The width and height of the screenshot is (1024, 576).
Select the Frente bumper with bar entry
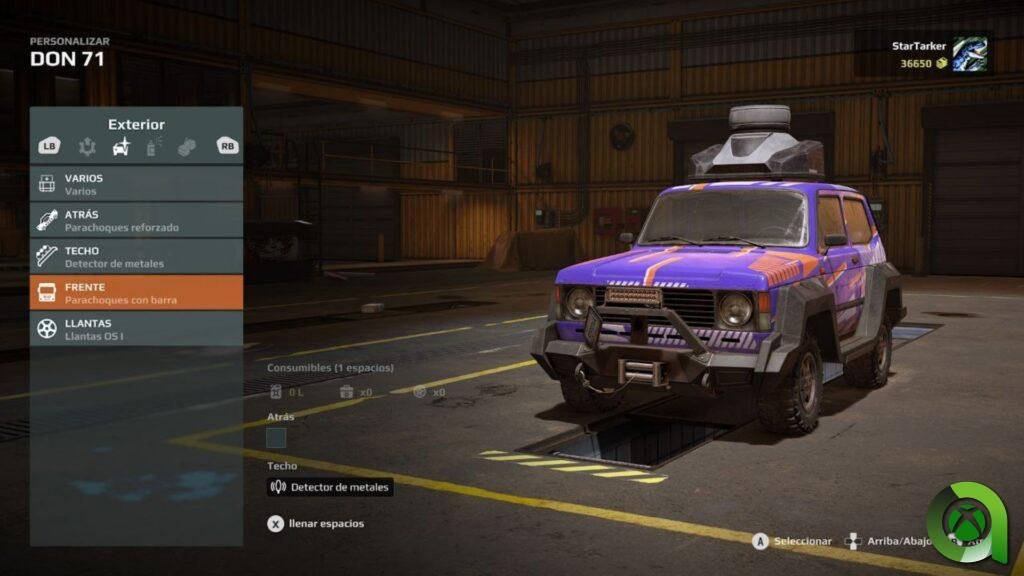click(136, 292)
